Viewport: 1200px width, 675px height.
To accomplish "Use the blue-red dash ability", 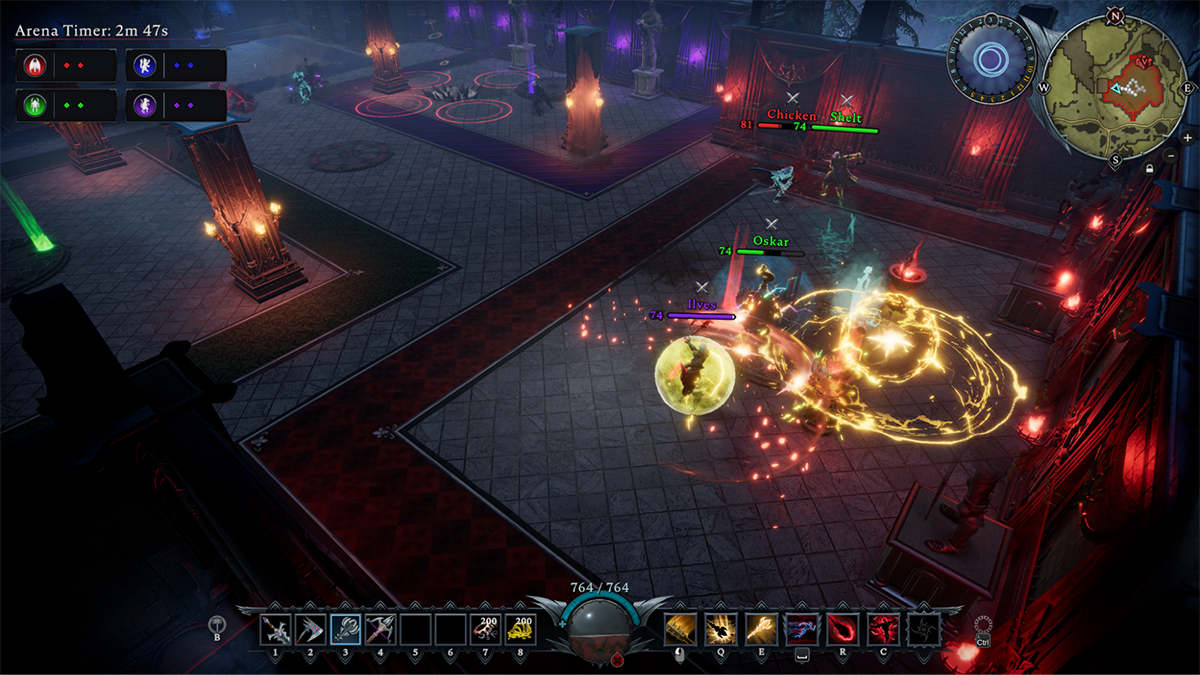I will [801, 629].
